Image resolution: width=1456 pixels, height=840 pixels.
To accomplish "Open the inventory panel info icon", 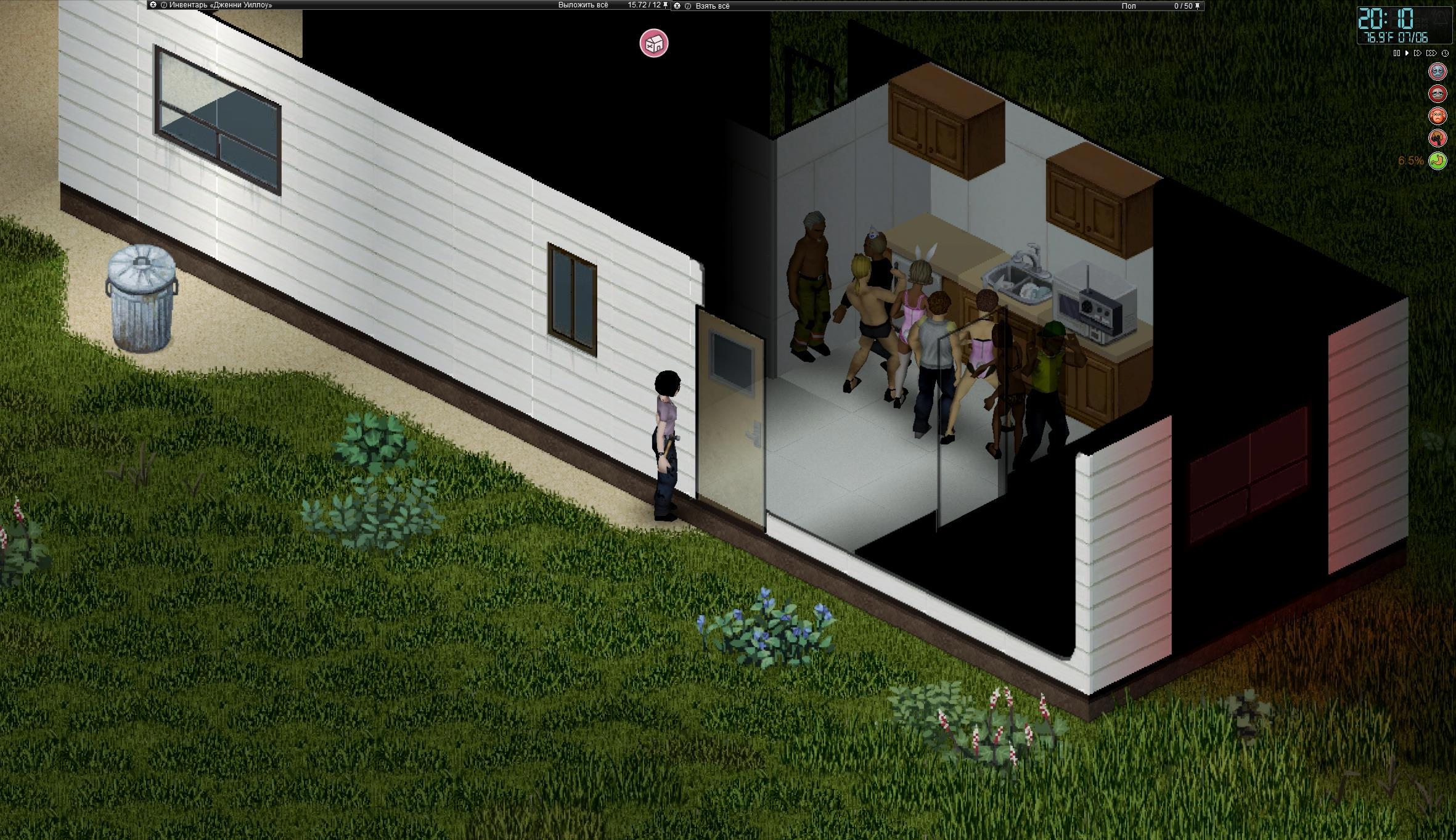I will (163, 5).
